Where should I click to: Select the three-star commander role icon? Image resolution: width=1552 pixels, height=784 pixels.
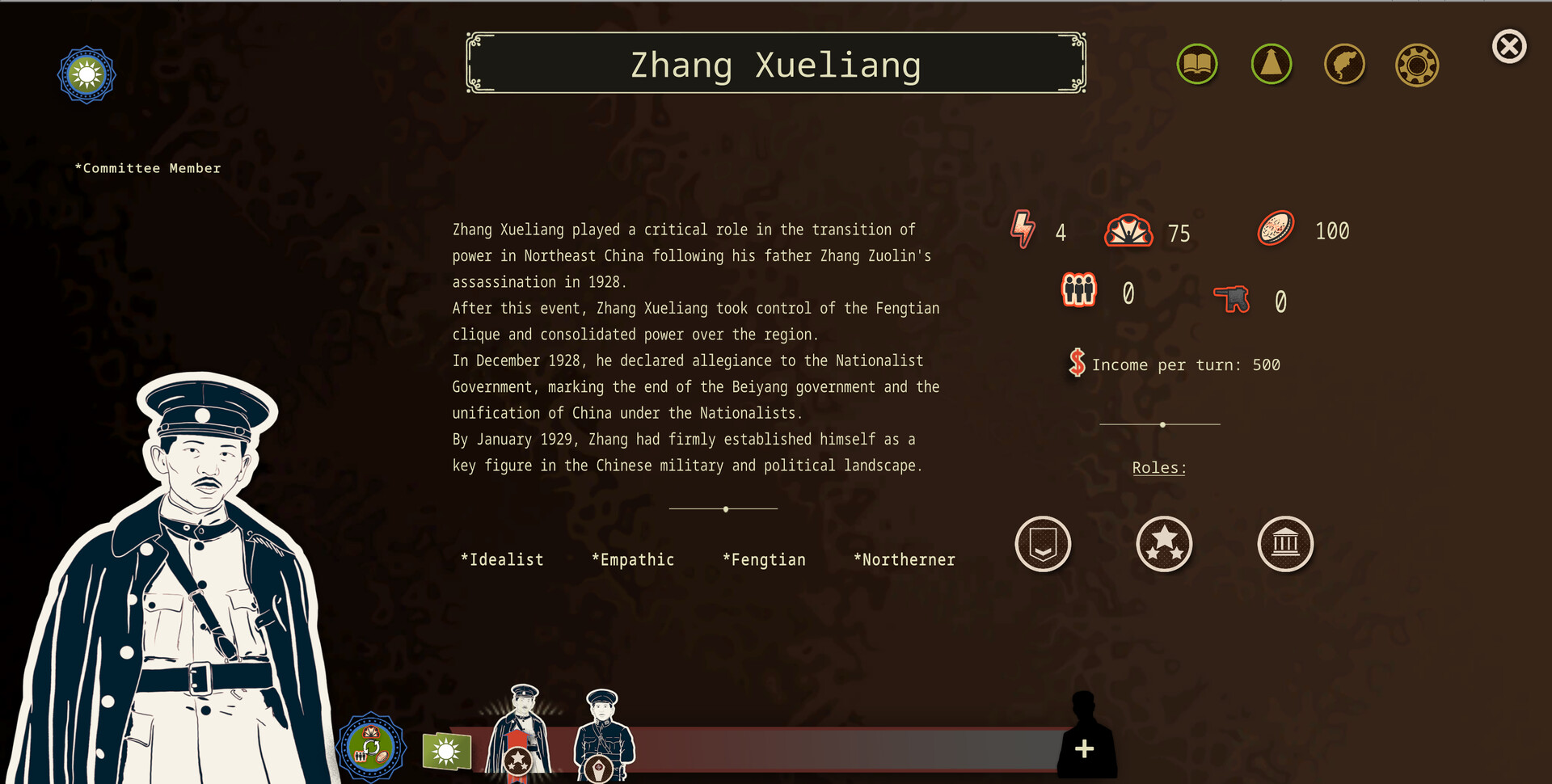(1164, 544)
